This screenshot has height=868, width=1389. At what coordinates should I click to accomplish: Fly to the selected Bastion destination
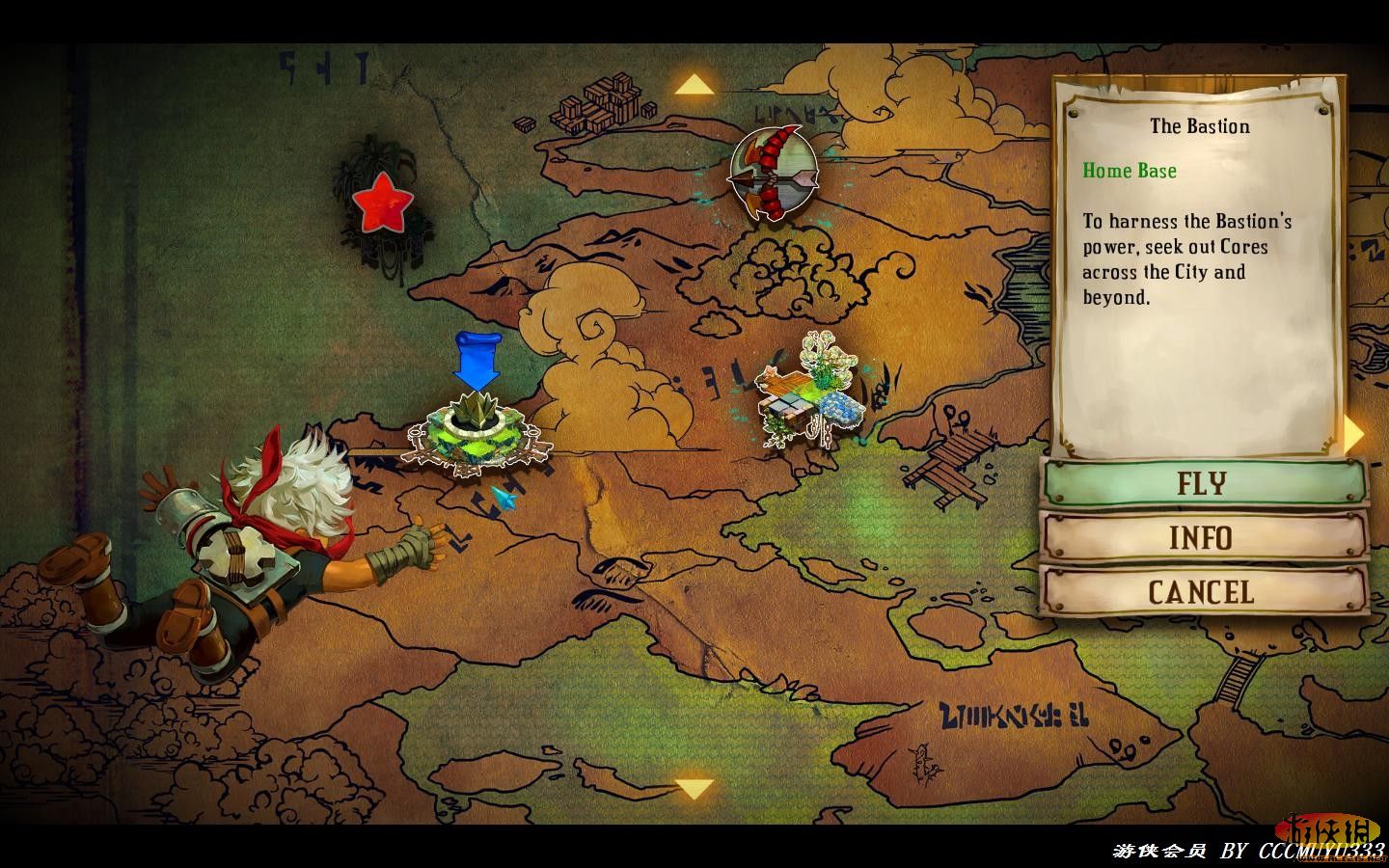(1203, 482)
